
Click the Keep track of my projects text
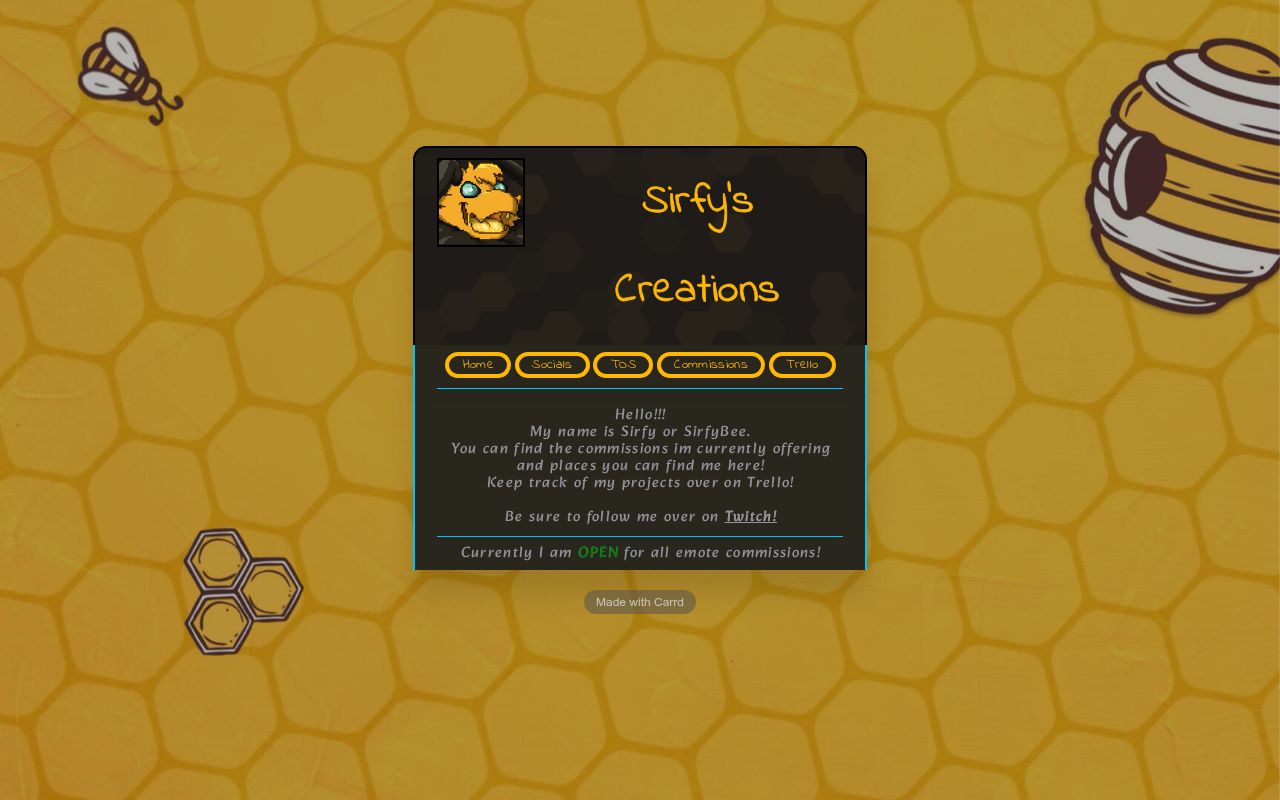[x=640, y=482]
